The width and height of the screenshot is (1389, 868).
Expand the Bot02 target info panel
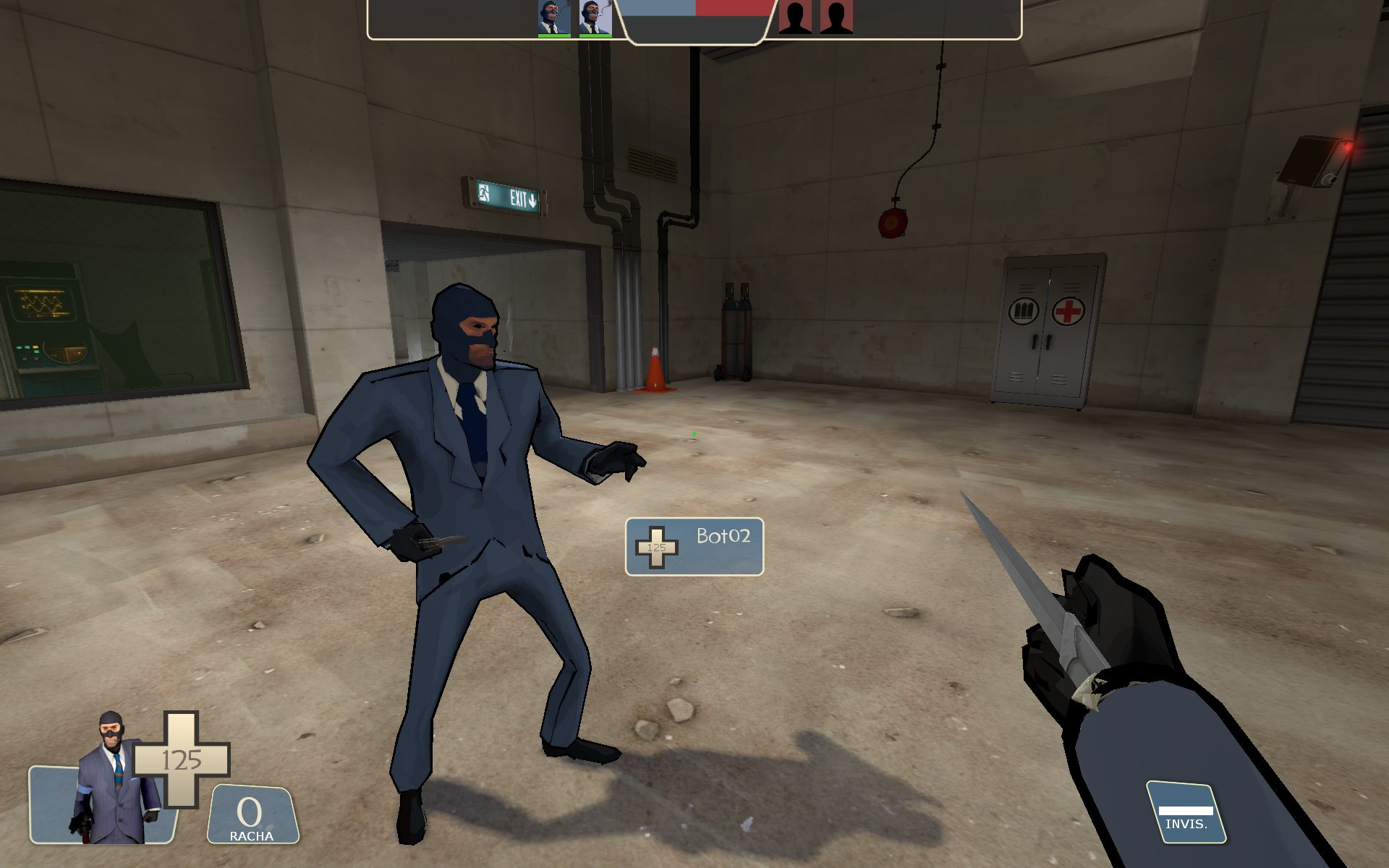point(693,548)
